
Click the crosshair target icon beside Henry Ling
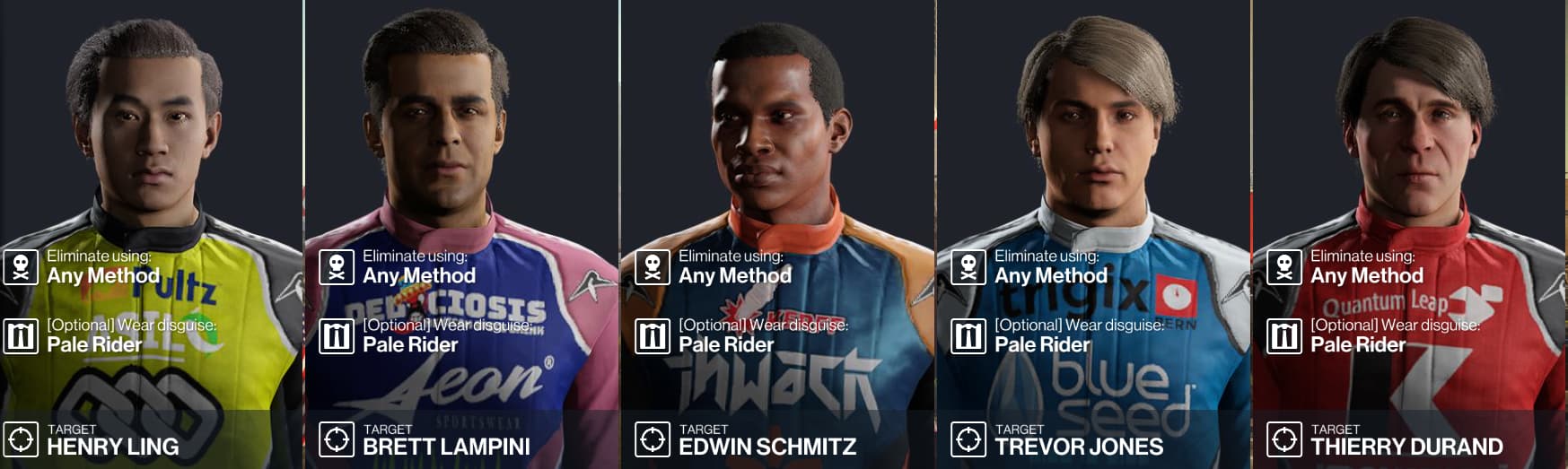tap(21, 439)
